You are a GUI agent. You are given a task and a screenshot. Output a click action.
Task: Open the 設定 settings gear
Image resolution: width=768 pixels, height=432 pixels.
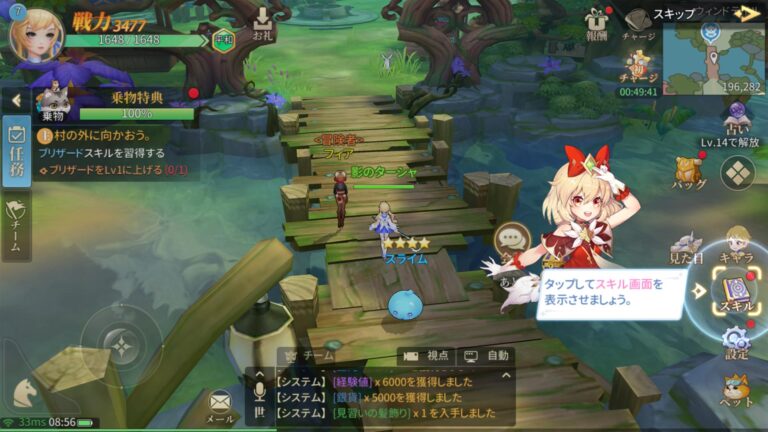(736, 341)
